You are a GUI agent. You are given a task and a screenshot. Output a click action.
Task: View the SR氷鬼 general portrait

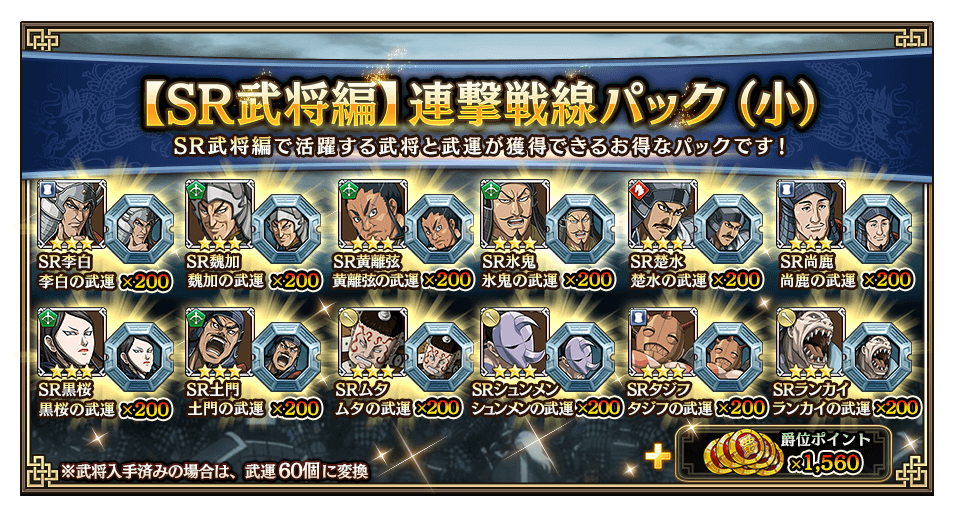[513, 213]
